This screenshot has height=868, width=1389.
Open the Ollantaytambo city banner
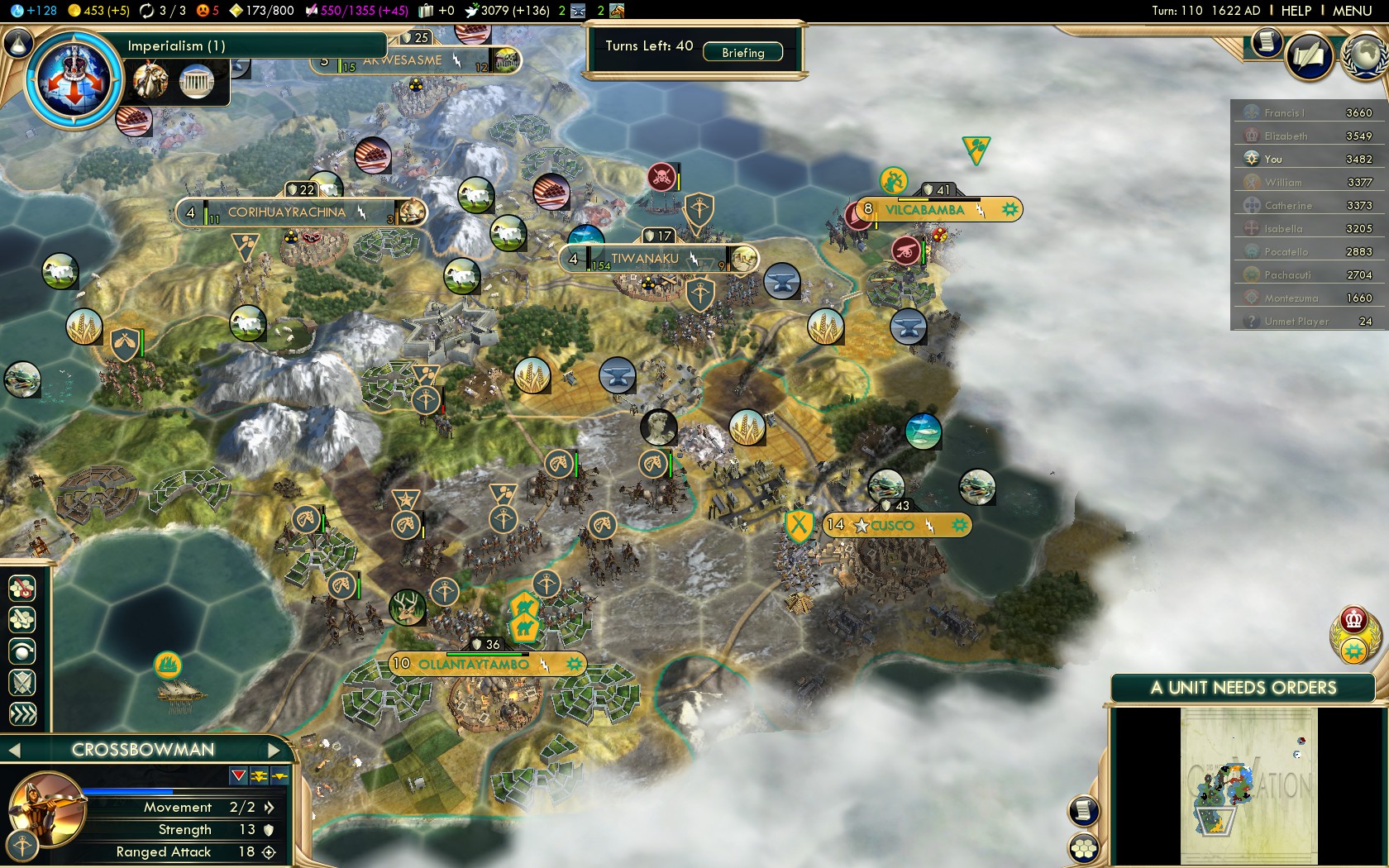pyautogui.click(x=473, y=664)
